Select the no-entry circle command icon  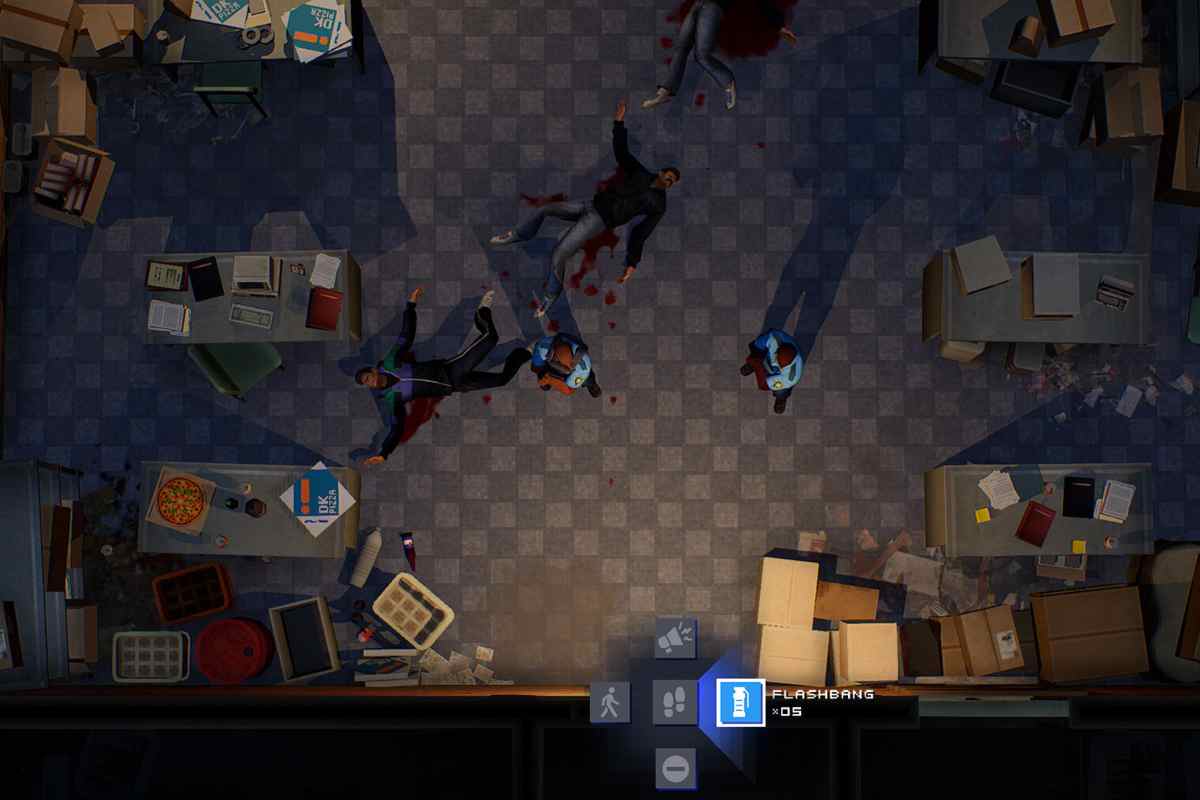[675, 768]
